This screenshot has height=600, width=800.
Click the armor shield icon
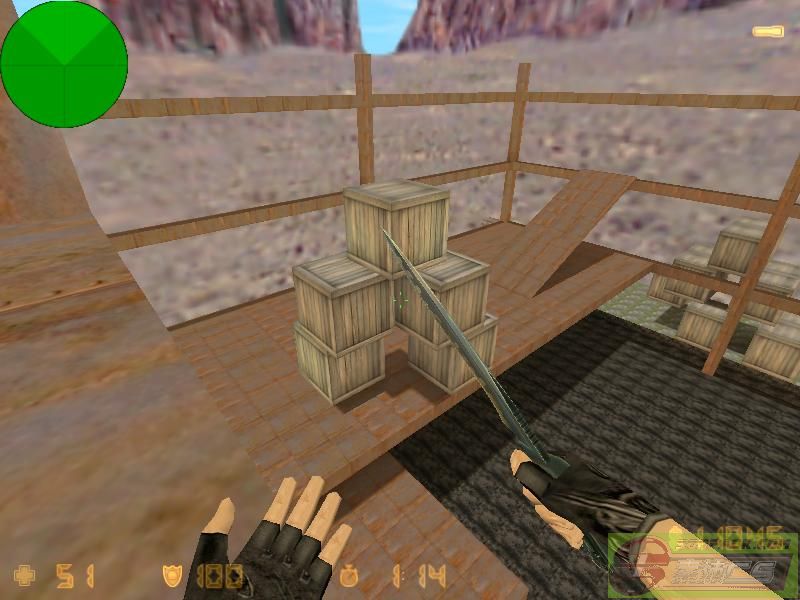point(173,575)
